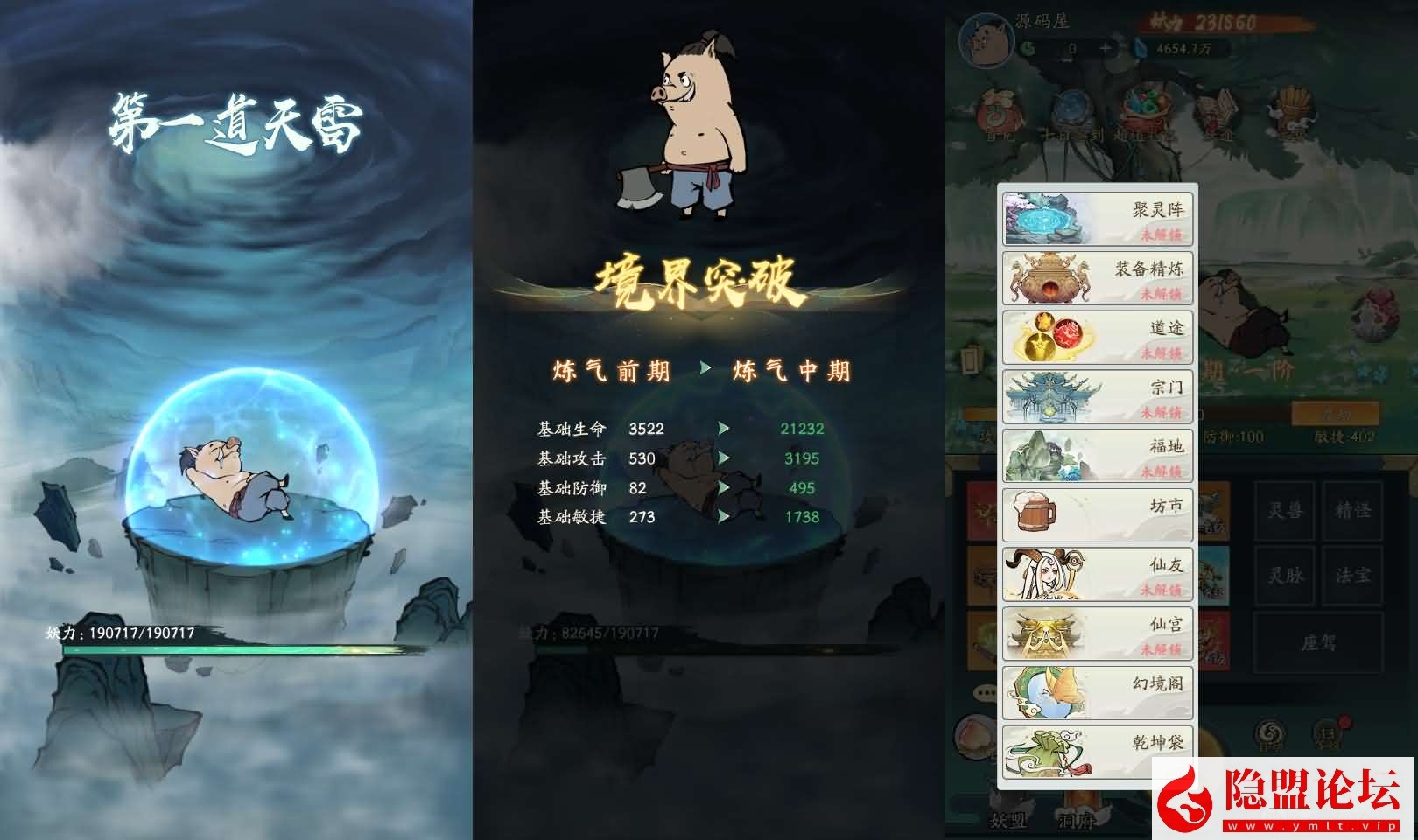The height and width of the screenshot is (840, 1418).
Task: Open the 仙宫 palace entry
Action: coord(1097,633)
